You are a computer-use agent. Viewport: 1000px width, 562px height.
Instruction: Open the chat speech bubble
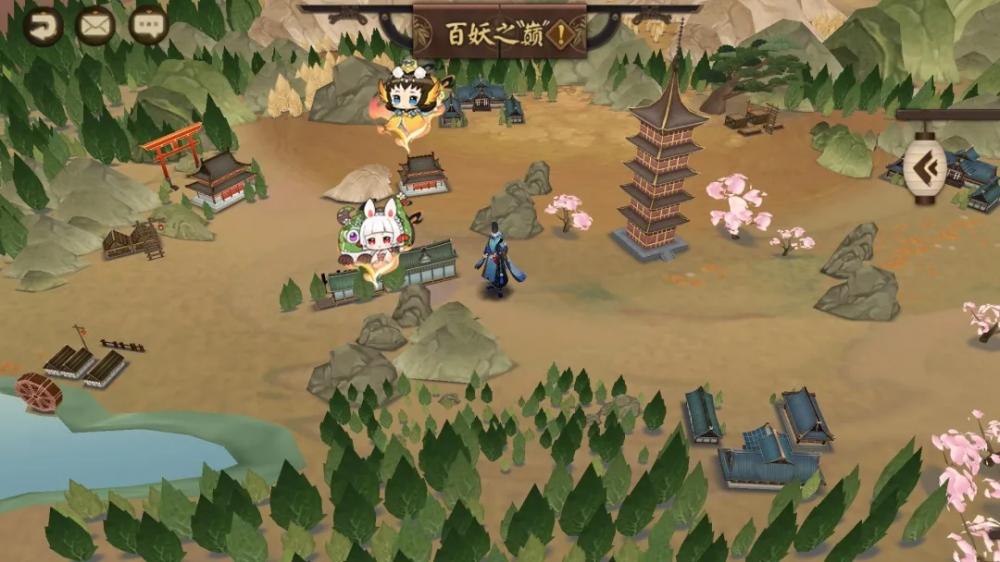(149, 26)
